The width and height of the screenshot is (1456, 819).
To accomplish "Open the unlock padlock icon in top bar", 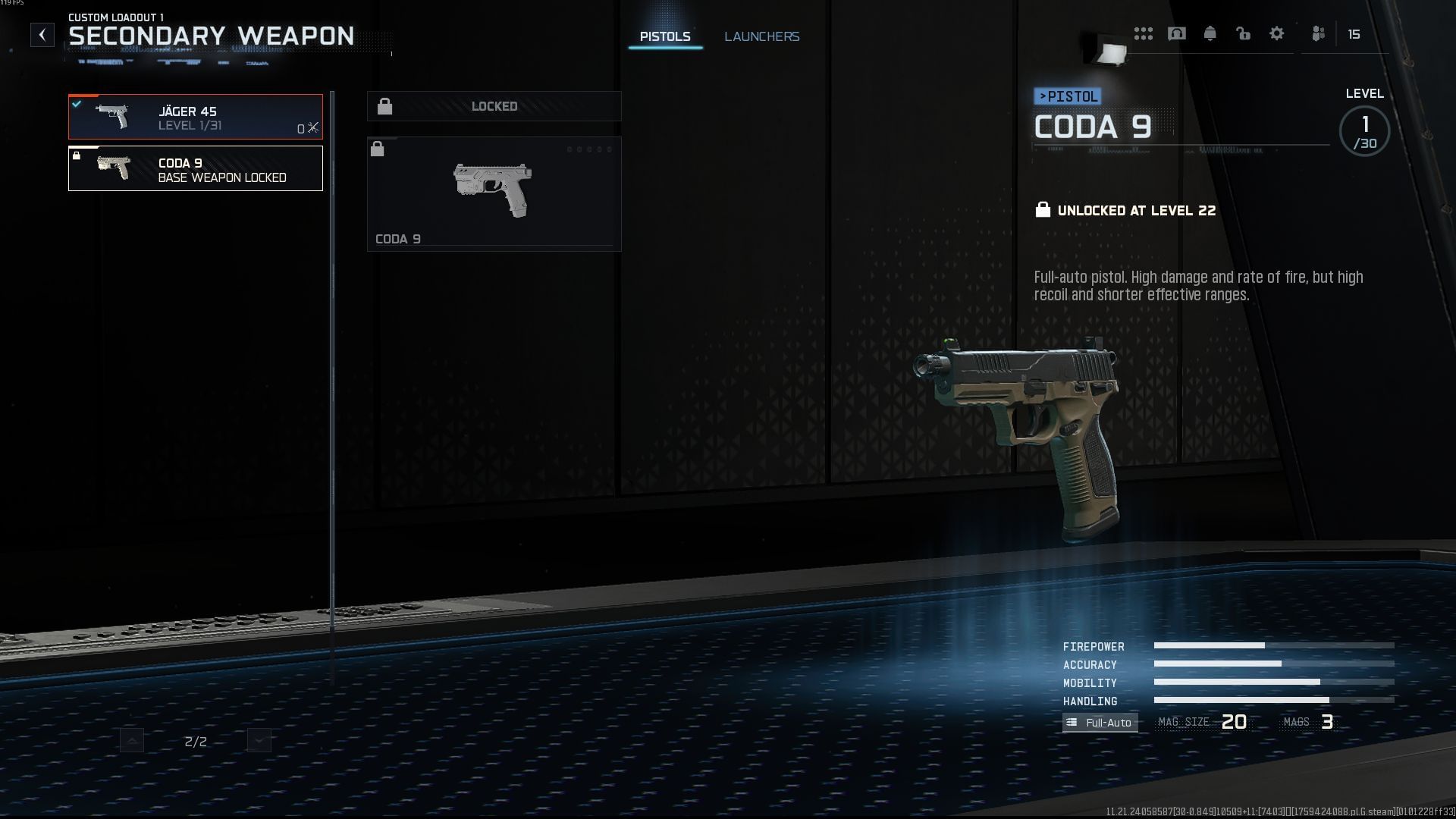I will click(x=1244, y=34).
